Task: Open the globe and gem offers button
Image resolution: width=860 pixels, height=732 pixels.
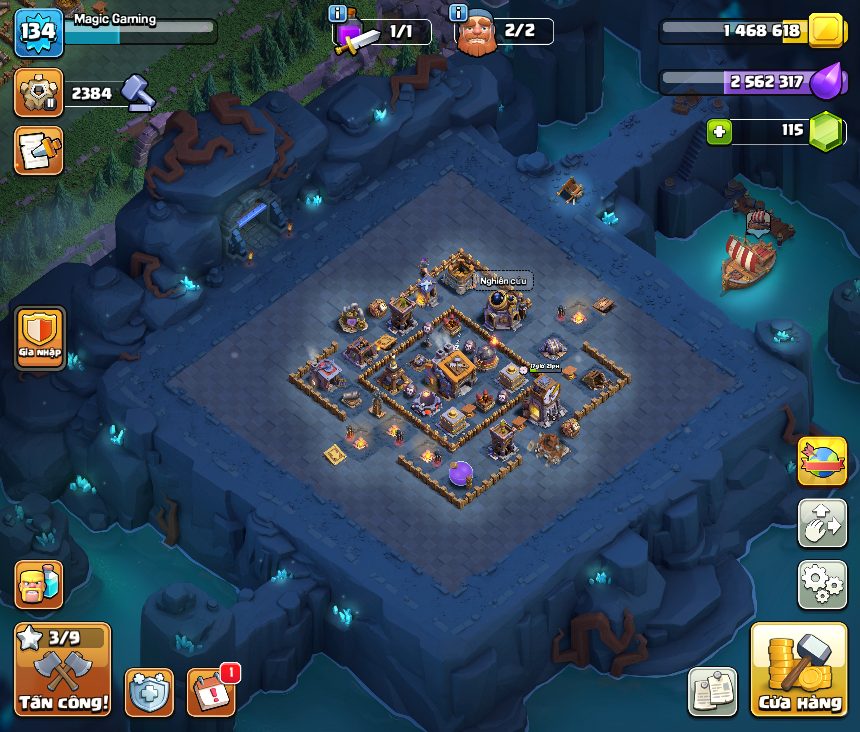Action: point(821,461)
